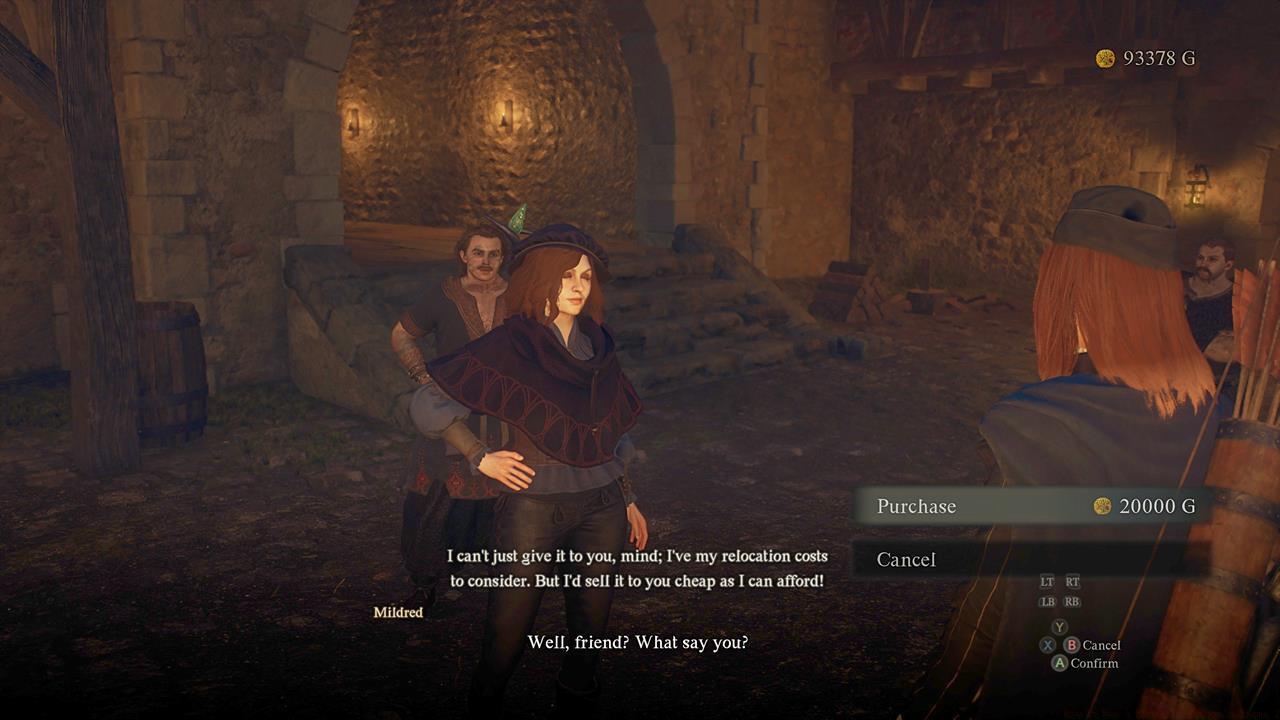The image size is (1280, 720).
Task: Click the RT trigger button prompt
Action: [1073, 581]
